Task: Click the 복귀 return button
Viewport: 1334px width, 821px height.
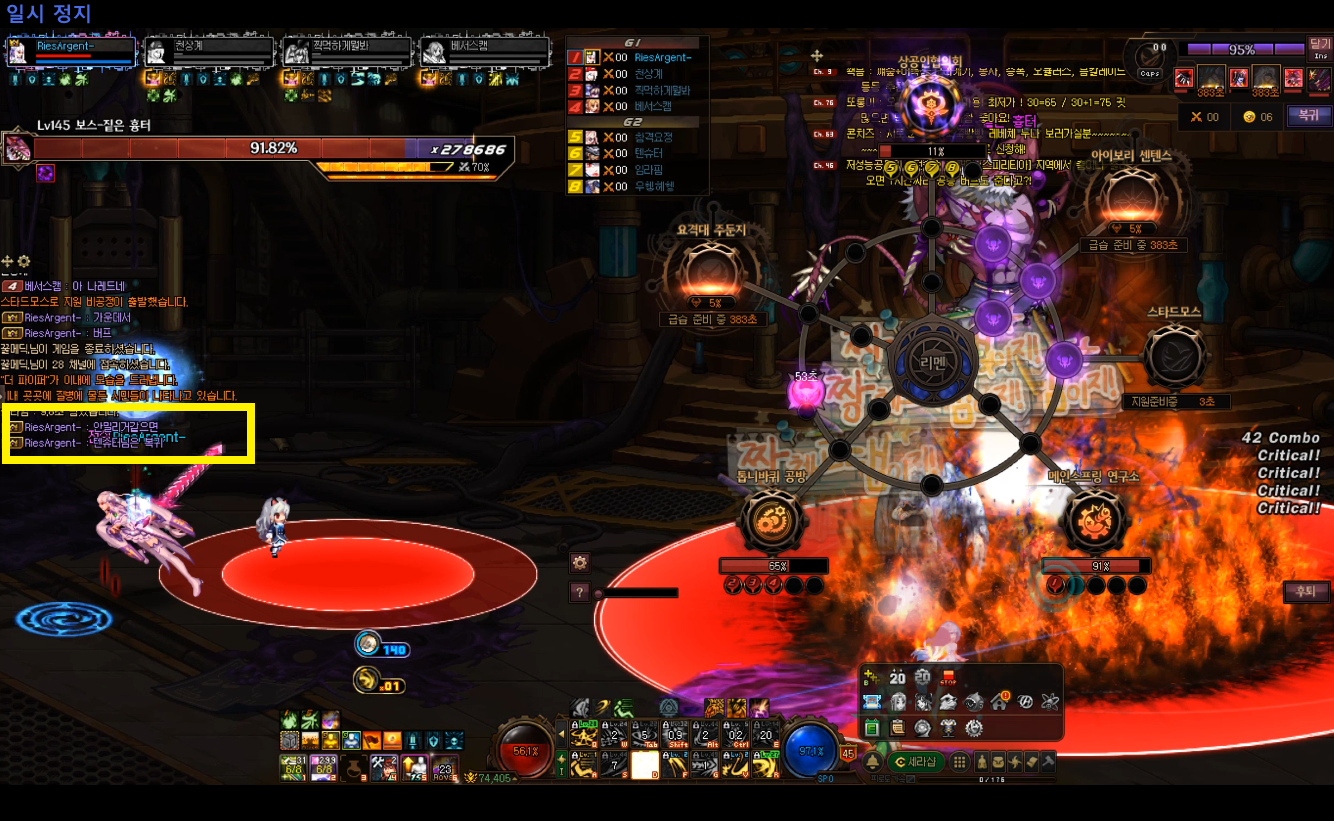Action: [x=1303, y=115]
